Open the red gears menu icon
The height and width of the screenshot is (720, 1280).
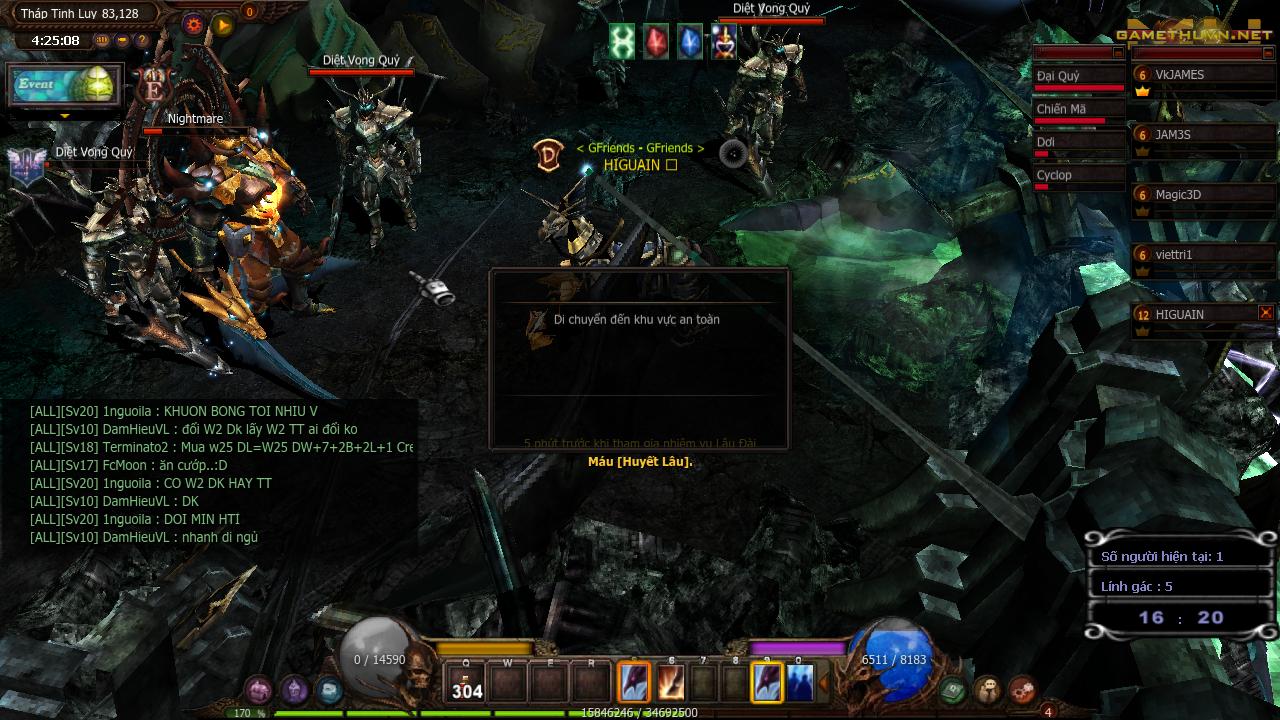point(1022,689)
